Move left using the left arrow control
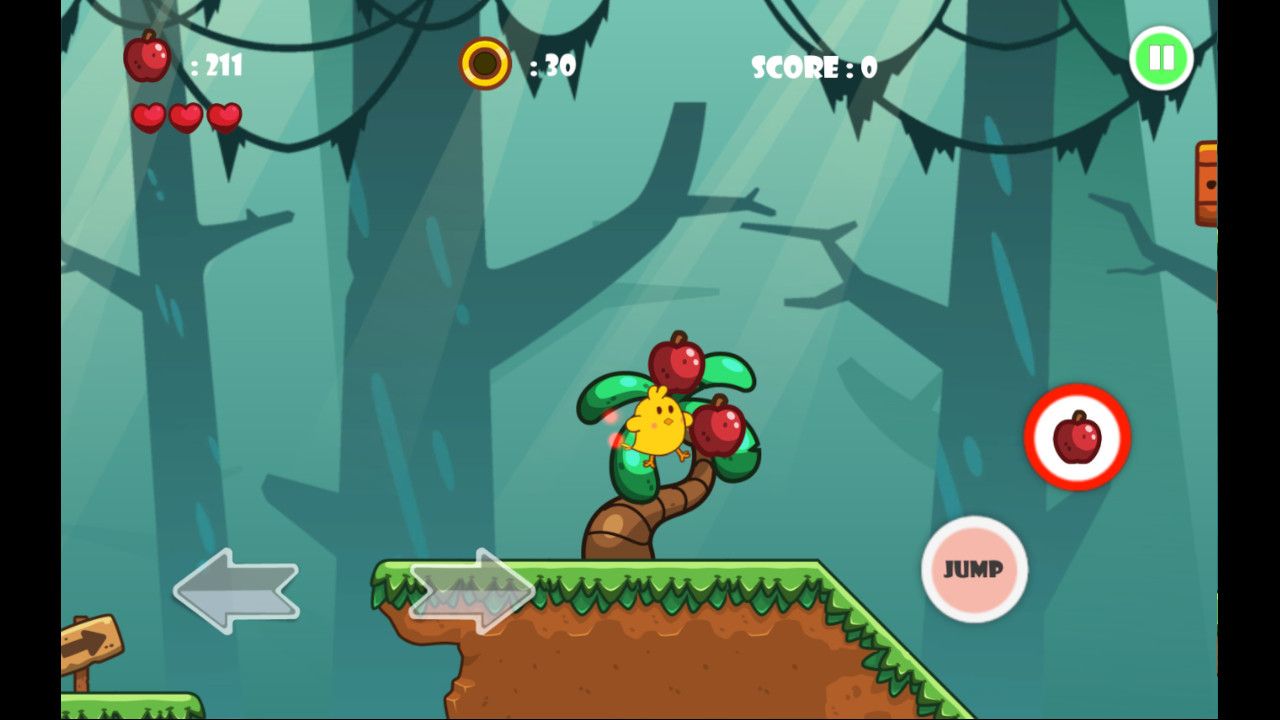Image resolution: width=1280 pixels, height=720 pixels. (236, 590)
